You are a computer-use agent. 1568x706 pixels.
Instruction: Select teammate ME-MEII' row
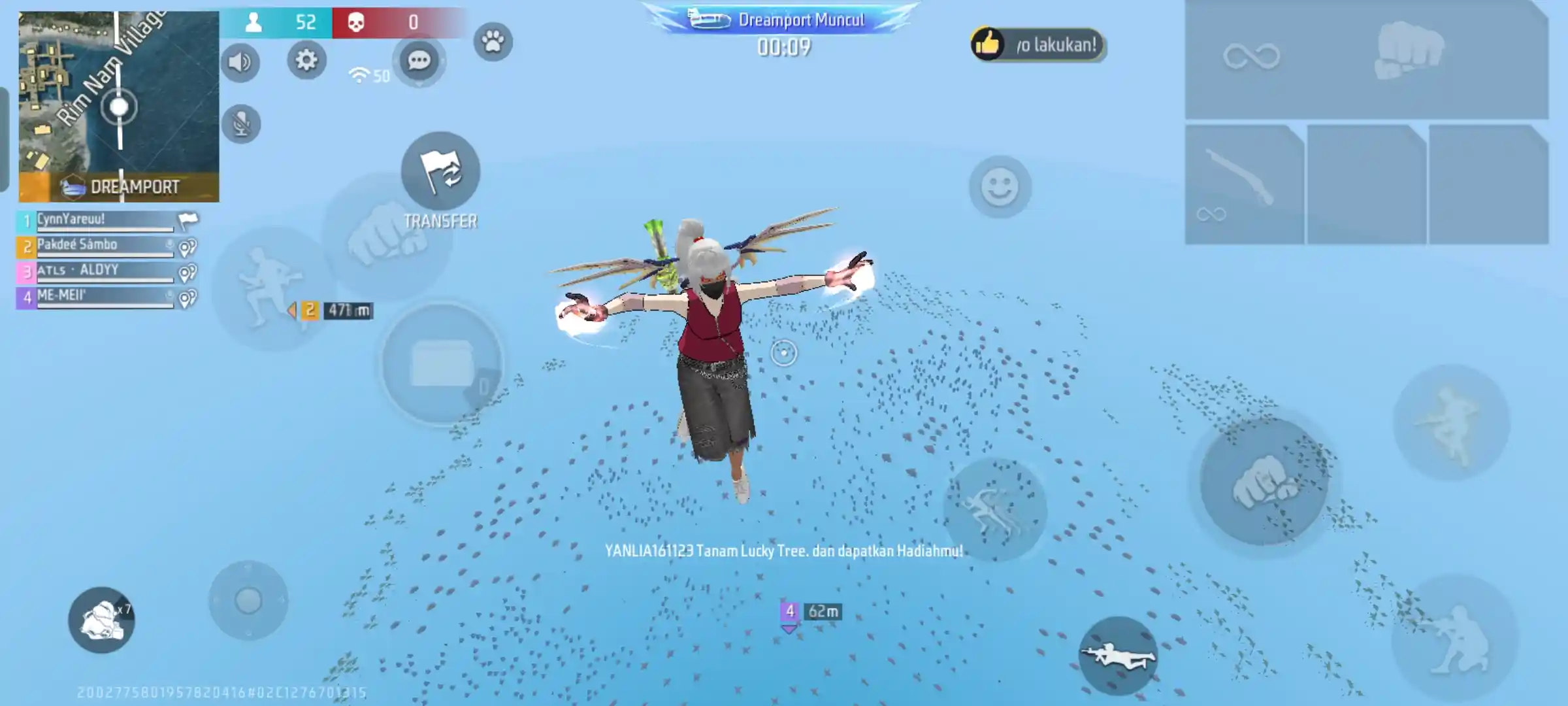[105, 297]
